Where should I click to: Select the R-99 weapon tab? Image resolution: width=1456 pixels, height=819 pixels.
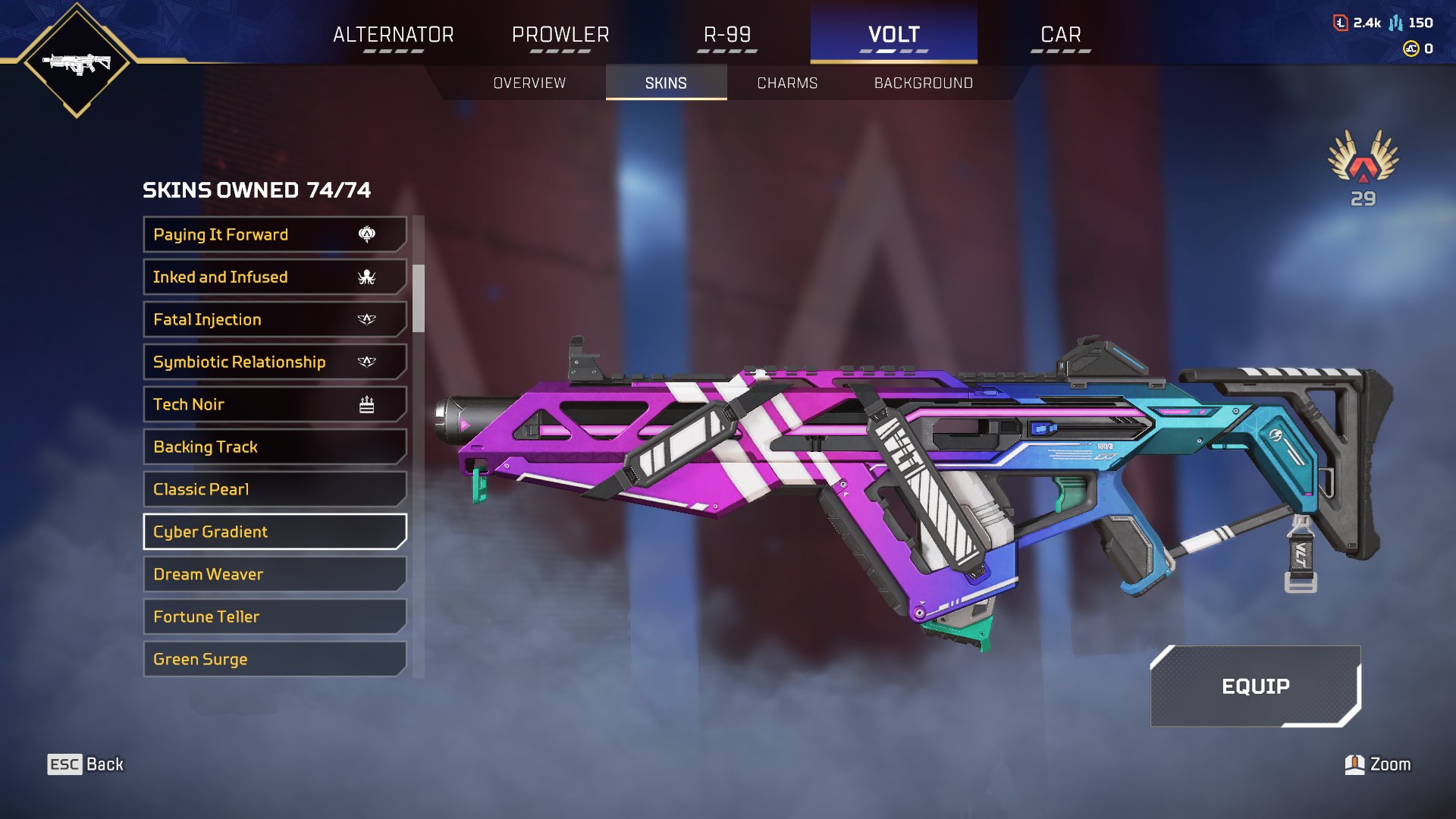coord(727,35)
